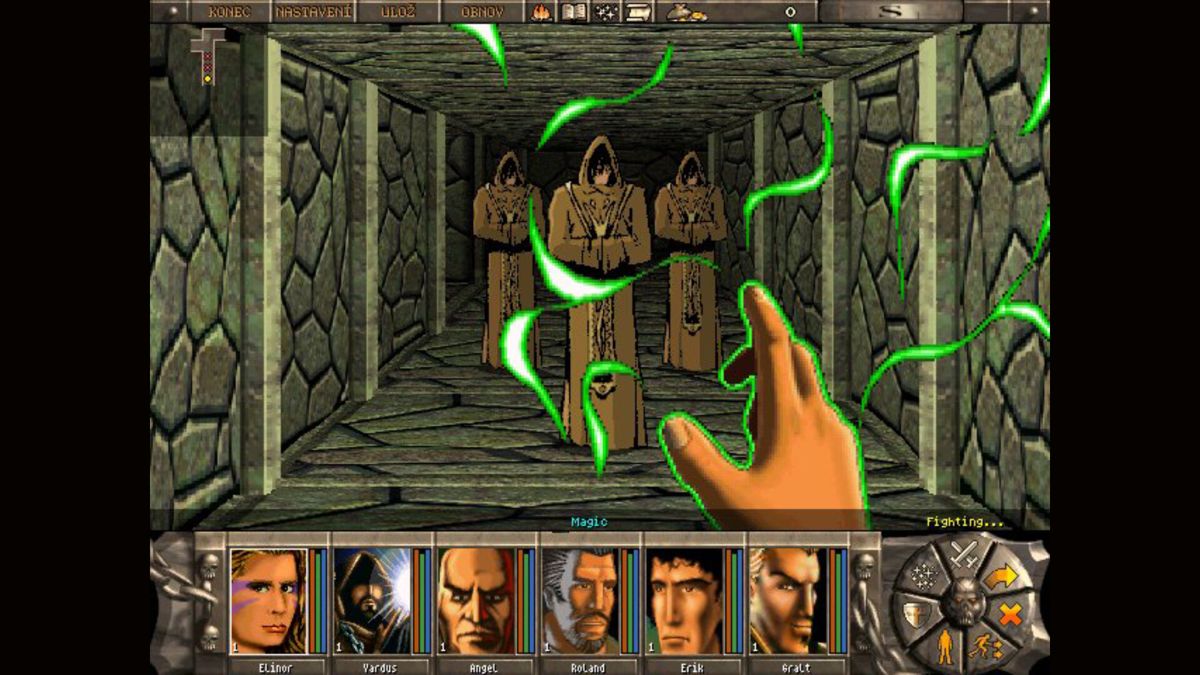This screenshot has height=675, width=1200.
Task: Click the campfire rest icon
Action: (543, 12)
